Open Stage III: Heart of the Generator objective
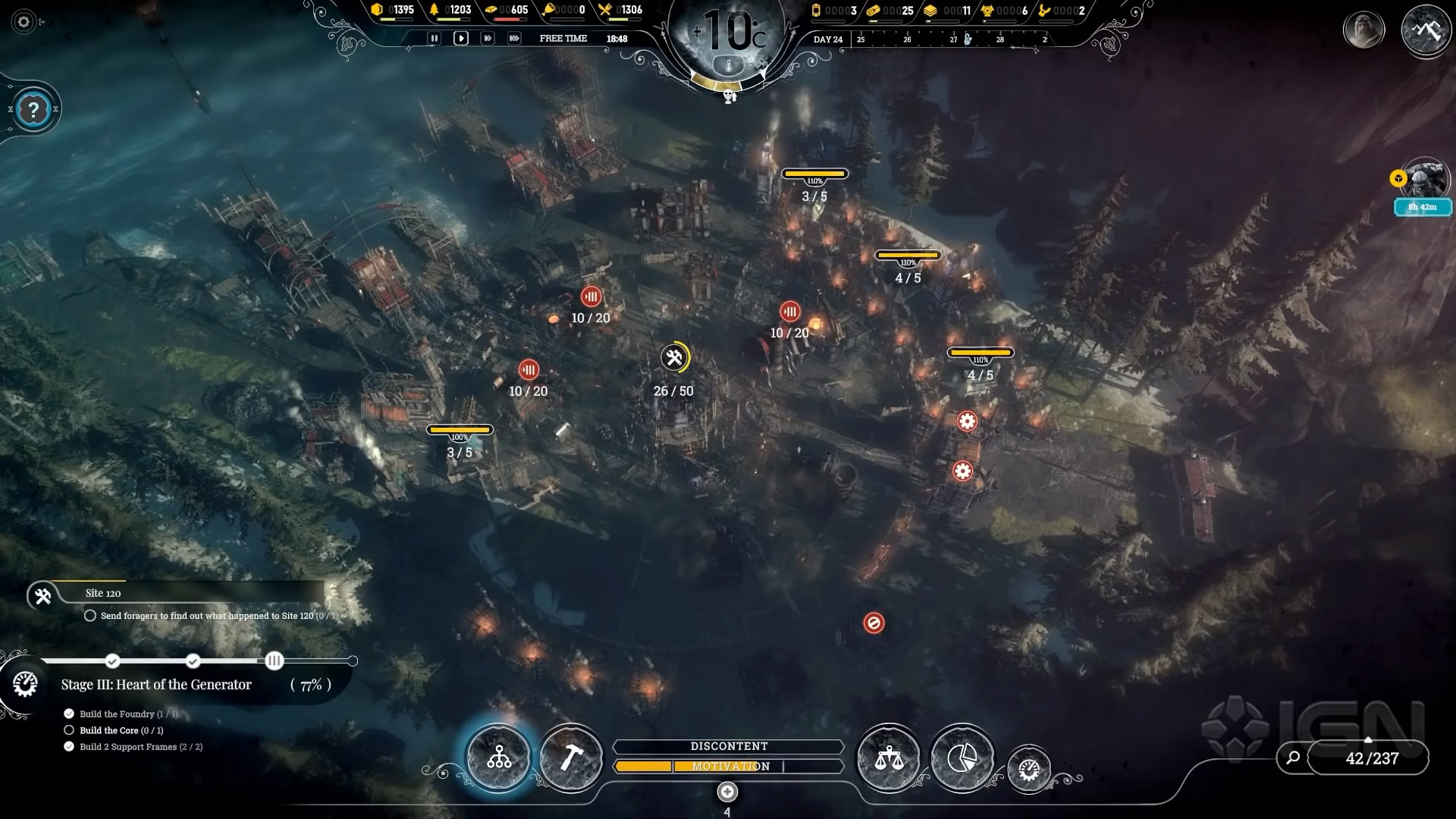Screen dimensions: 1456x819 click(156, 685)
